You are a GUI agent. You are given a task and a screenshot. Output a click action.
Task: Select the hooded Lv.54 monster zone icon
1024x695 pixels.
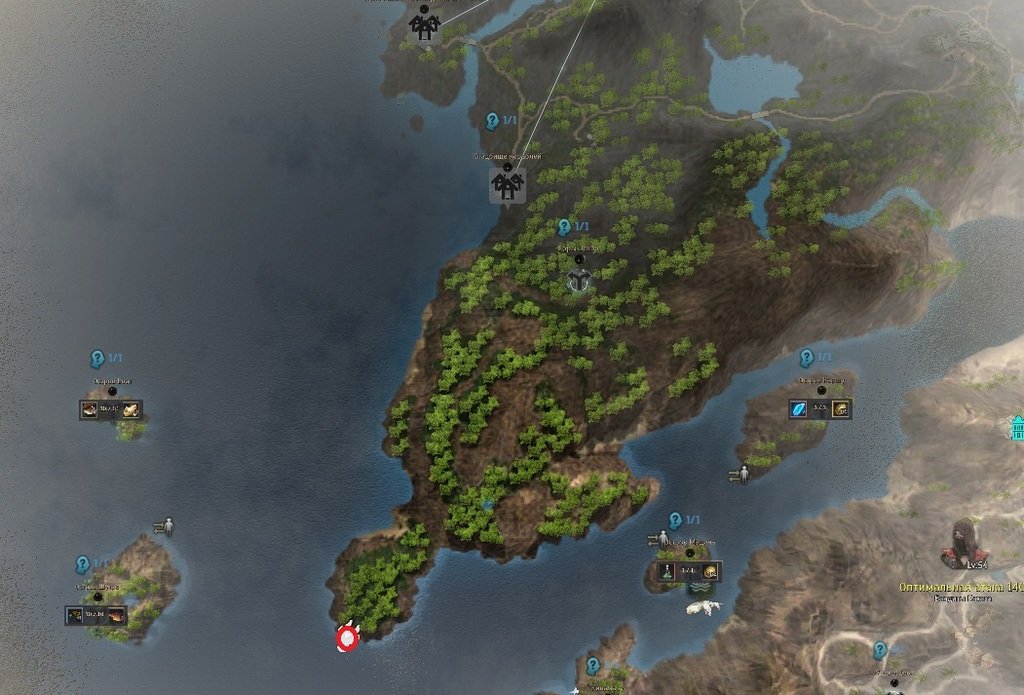(x=964, y=543)
